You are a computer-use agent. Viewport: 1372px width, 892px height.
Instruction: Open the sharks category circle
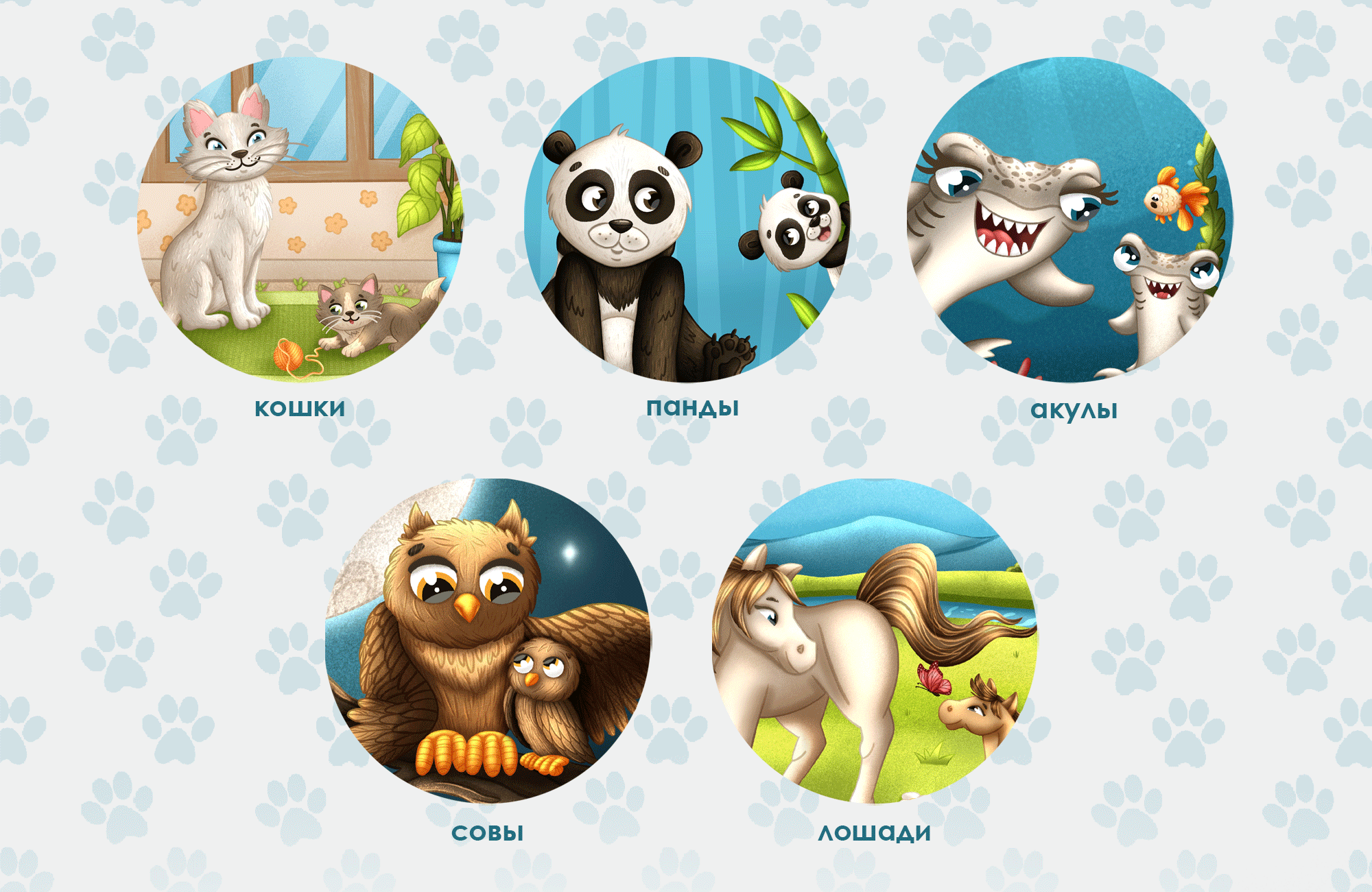point(1070,219)
